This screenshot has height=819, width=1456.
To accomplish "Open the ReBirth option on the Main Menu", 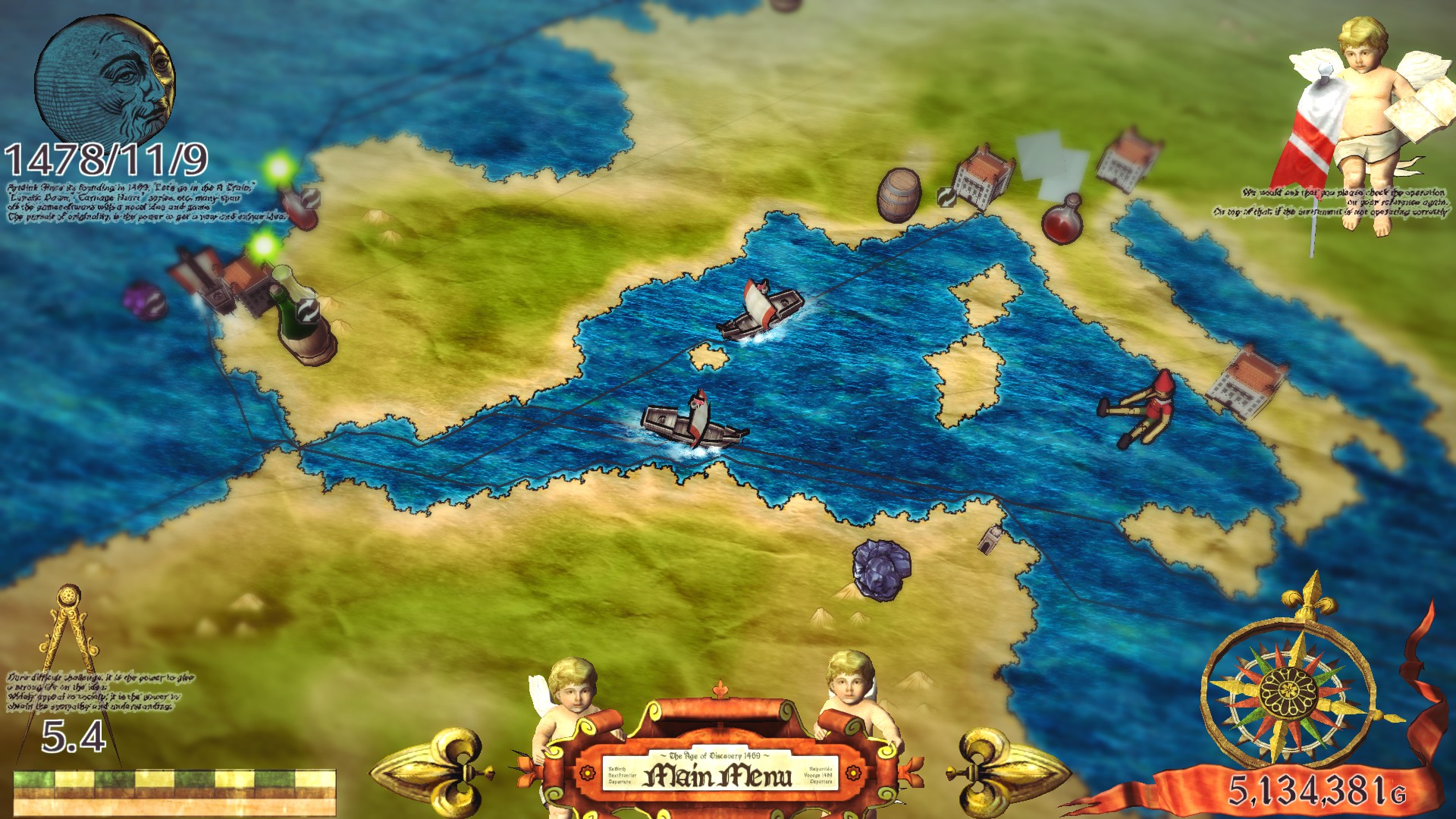I will pyautogui.click(x=617, y=769).
